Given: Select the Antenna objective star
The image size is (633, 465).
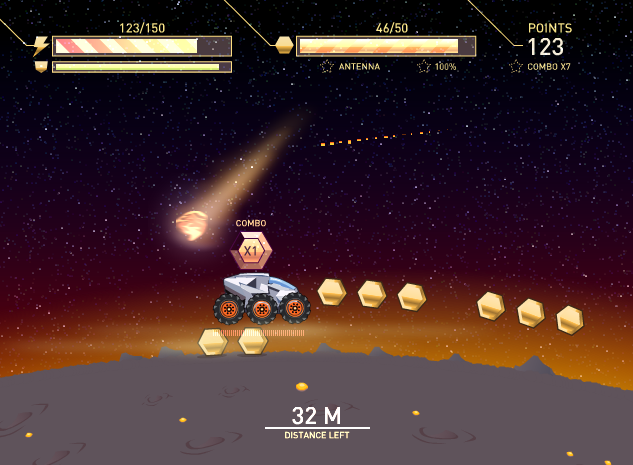Looking at the screenshot, I should [x=327, y=66].
